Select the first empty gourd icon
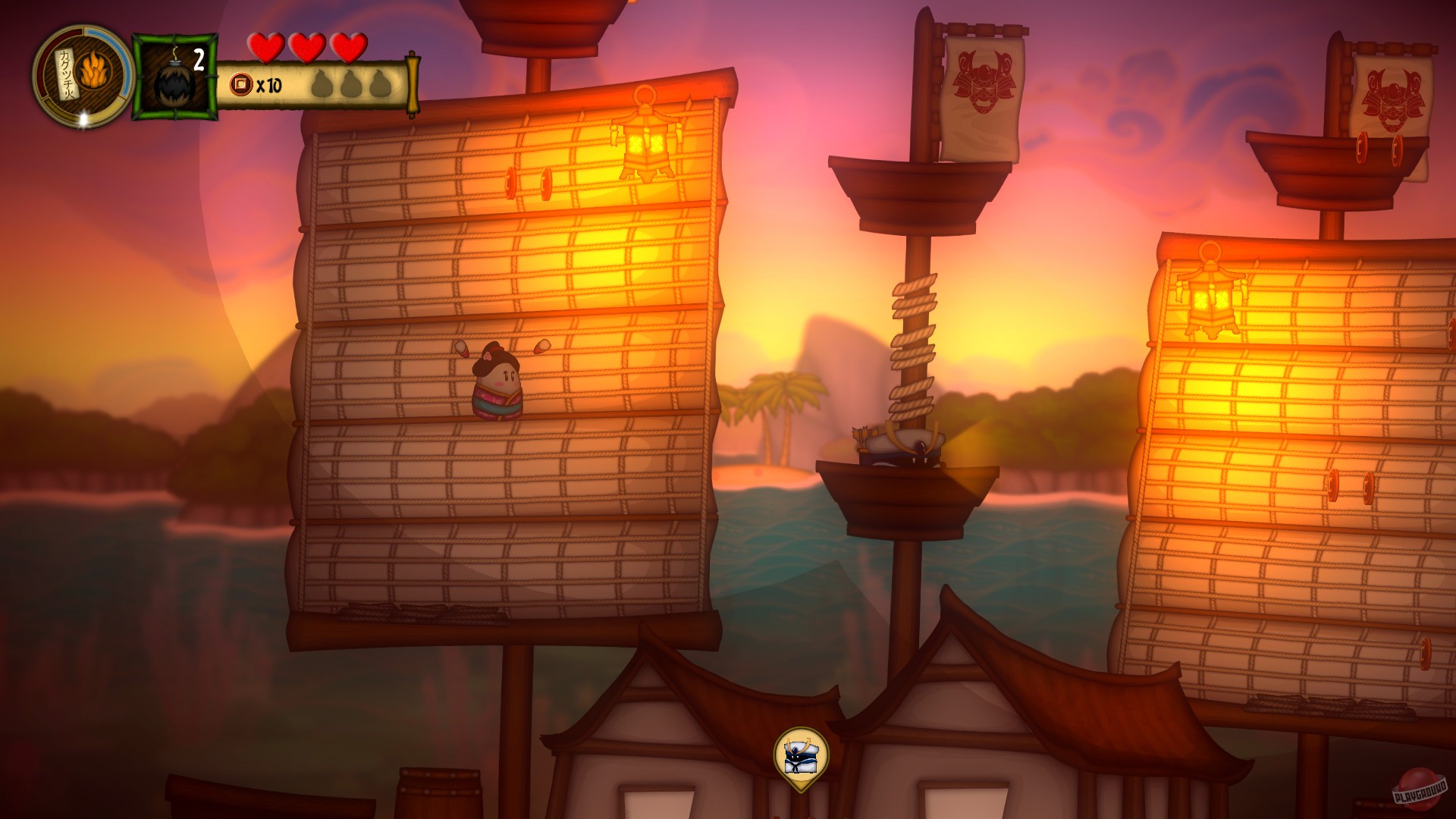1456x819 pixels. click(321, 85)
